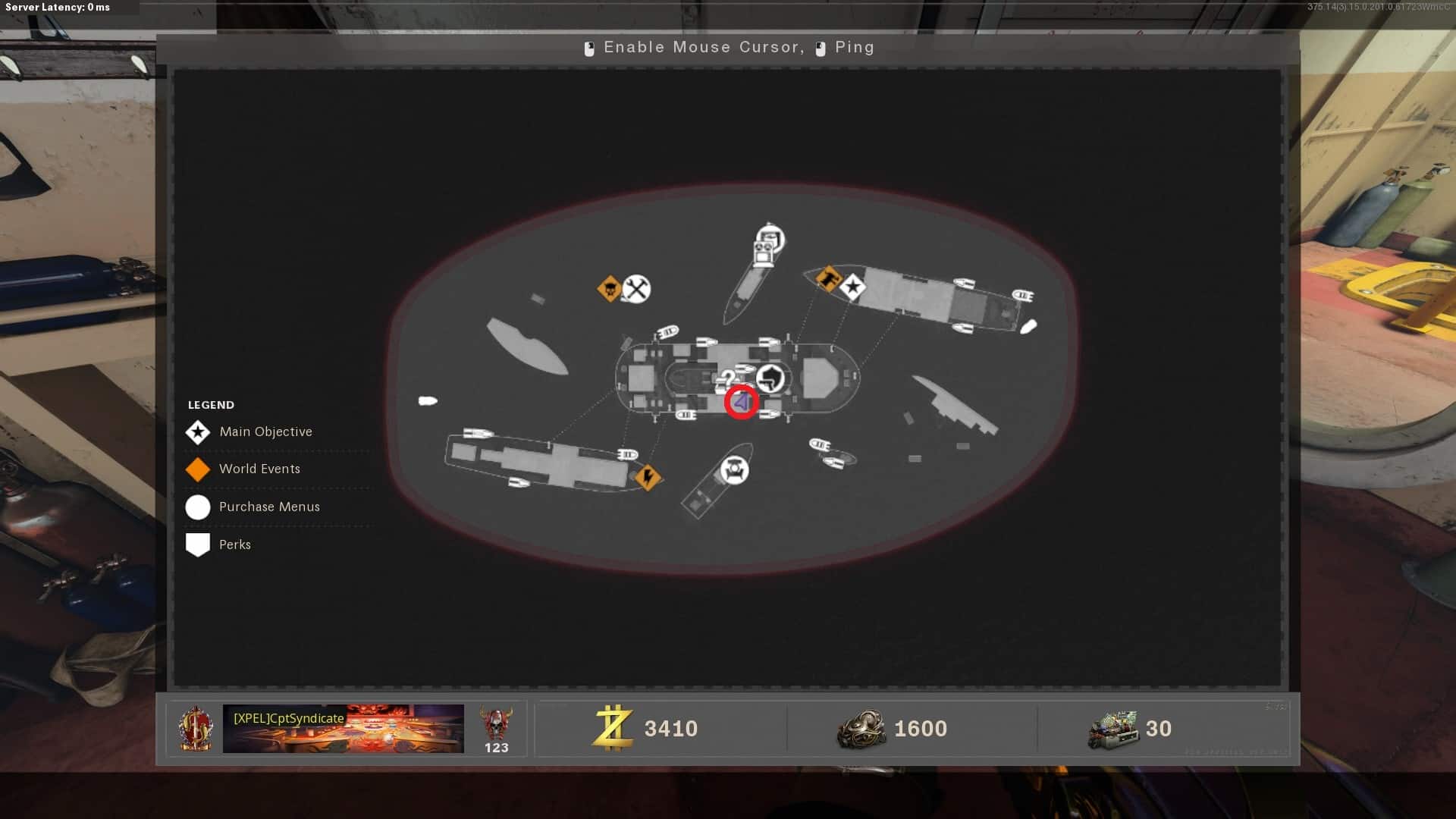Ping the orange lightning bolt world event marker
1456x819 pixels.
[648, 477]
